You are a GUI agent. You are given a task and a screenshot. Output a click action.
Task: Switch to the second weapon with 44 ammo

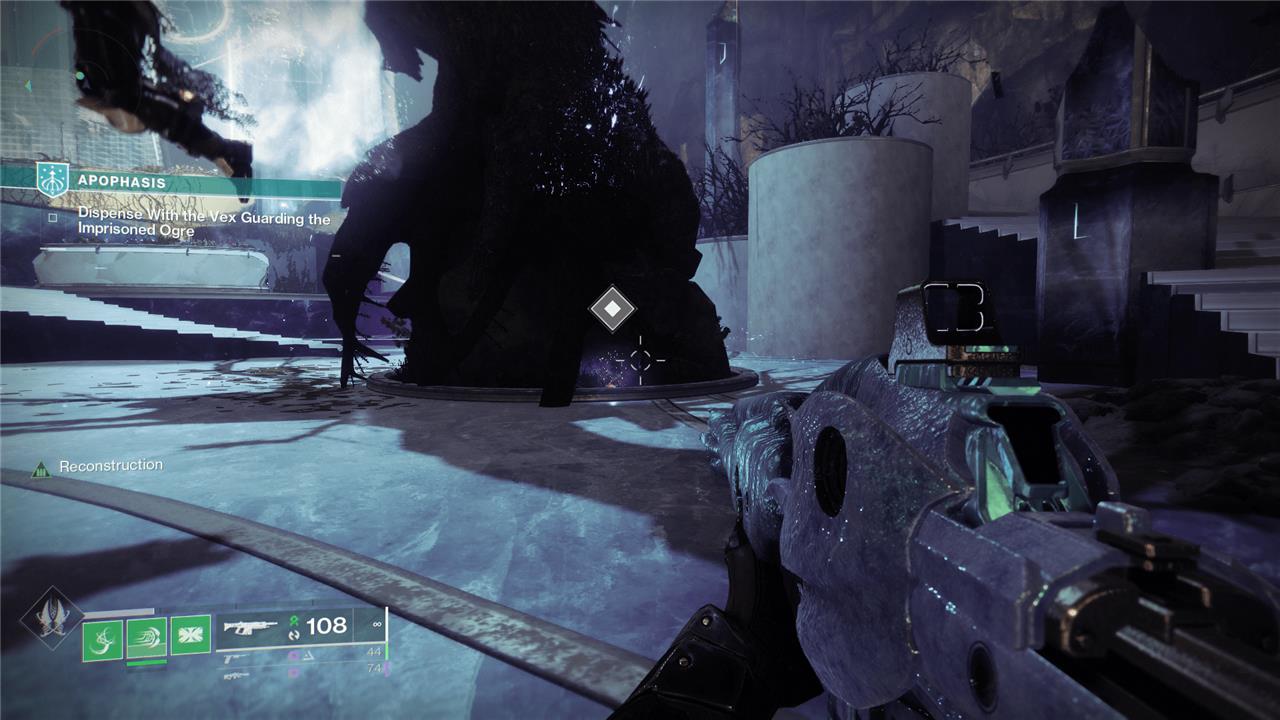point(300,653)
